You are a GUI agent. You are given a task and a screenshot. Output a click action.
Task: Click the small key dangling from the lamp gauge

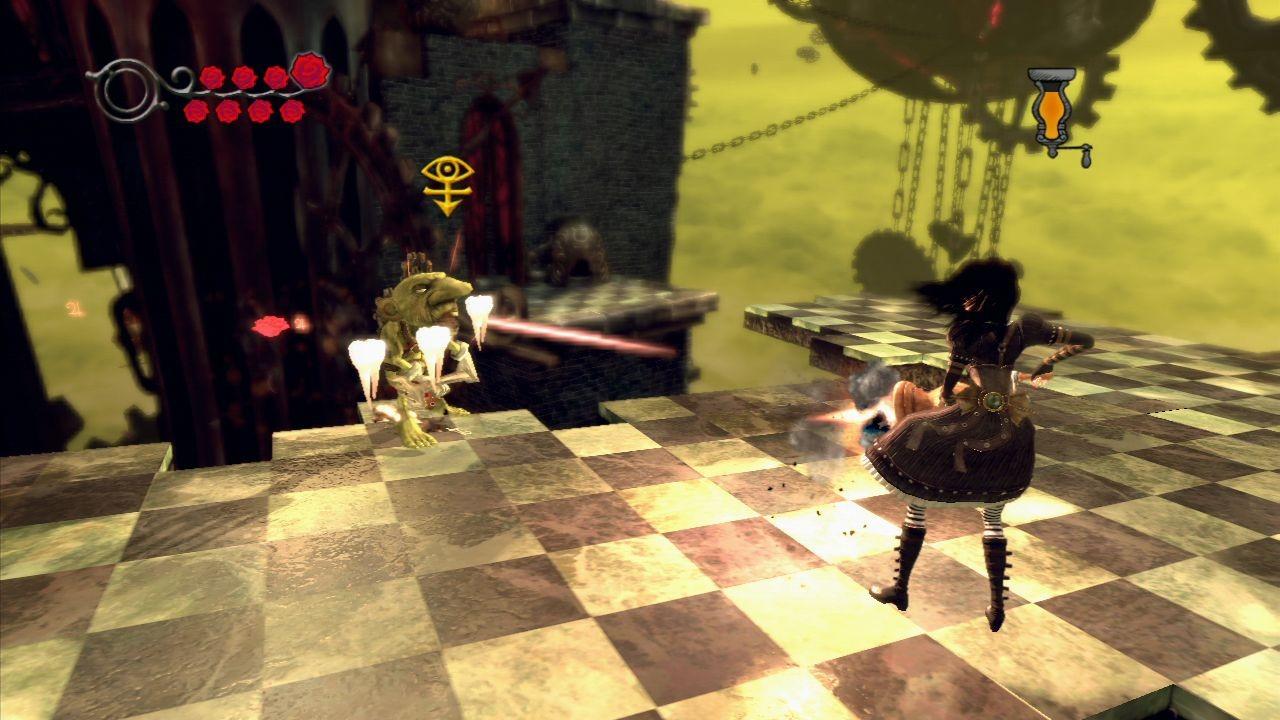(x=1086, y=158)
